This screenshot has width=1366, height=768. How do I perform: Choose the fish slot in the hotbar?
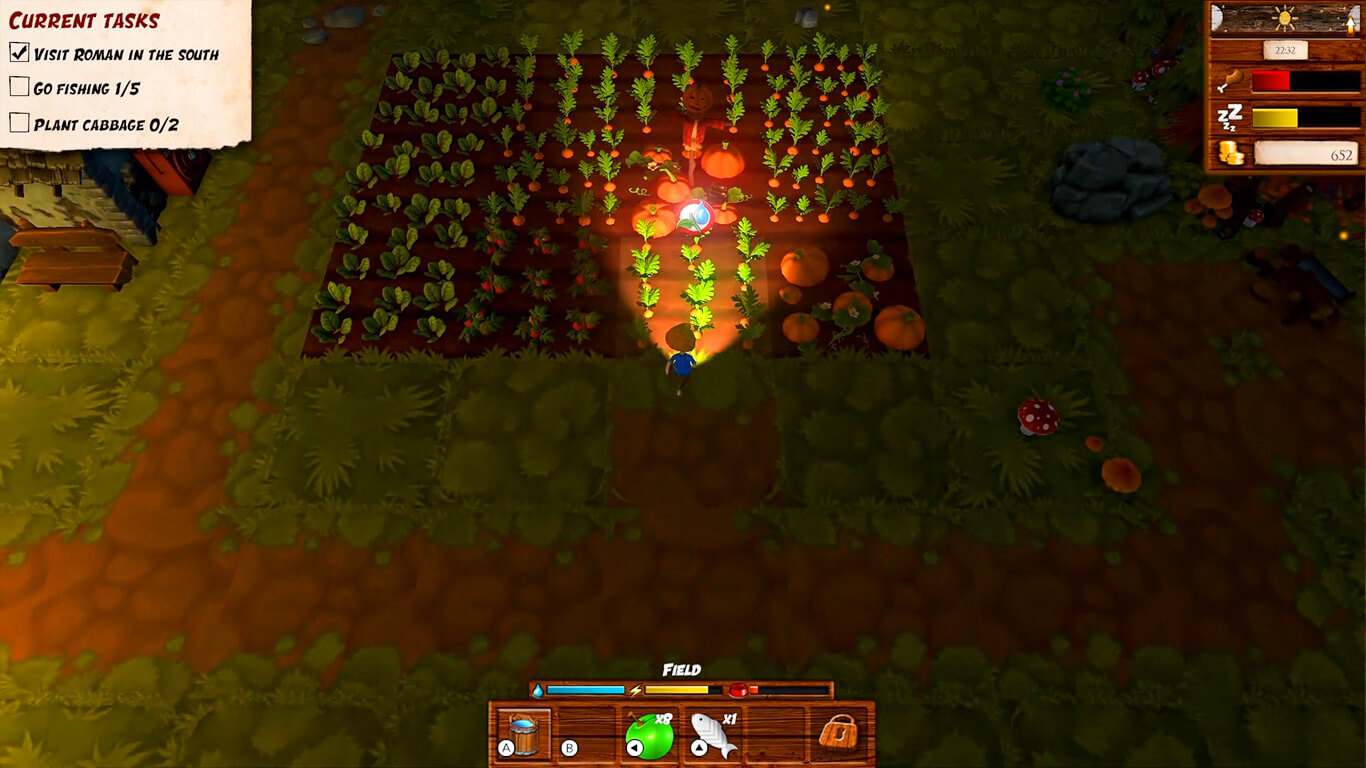(713, 735)
